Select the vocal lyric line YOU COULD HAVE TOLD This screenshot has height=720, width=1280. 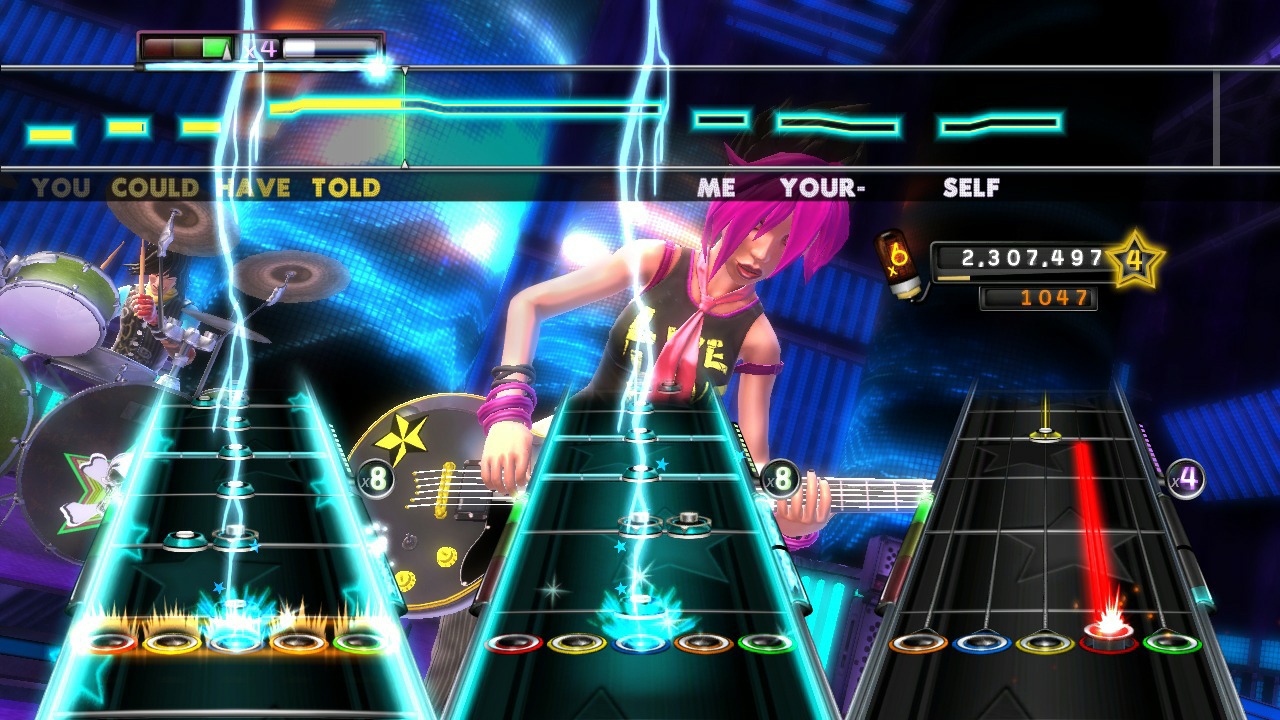(205, 187)
